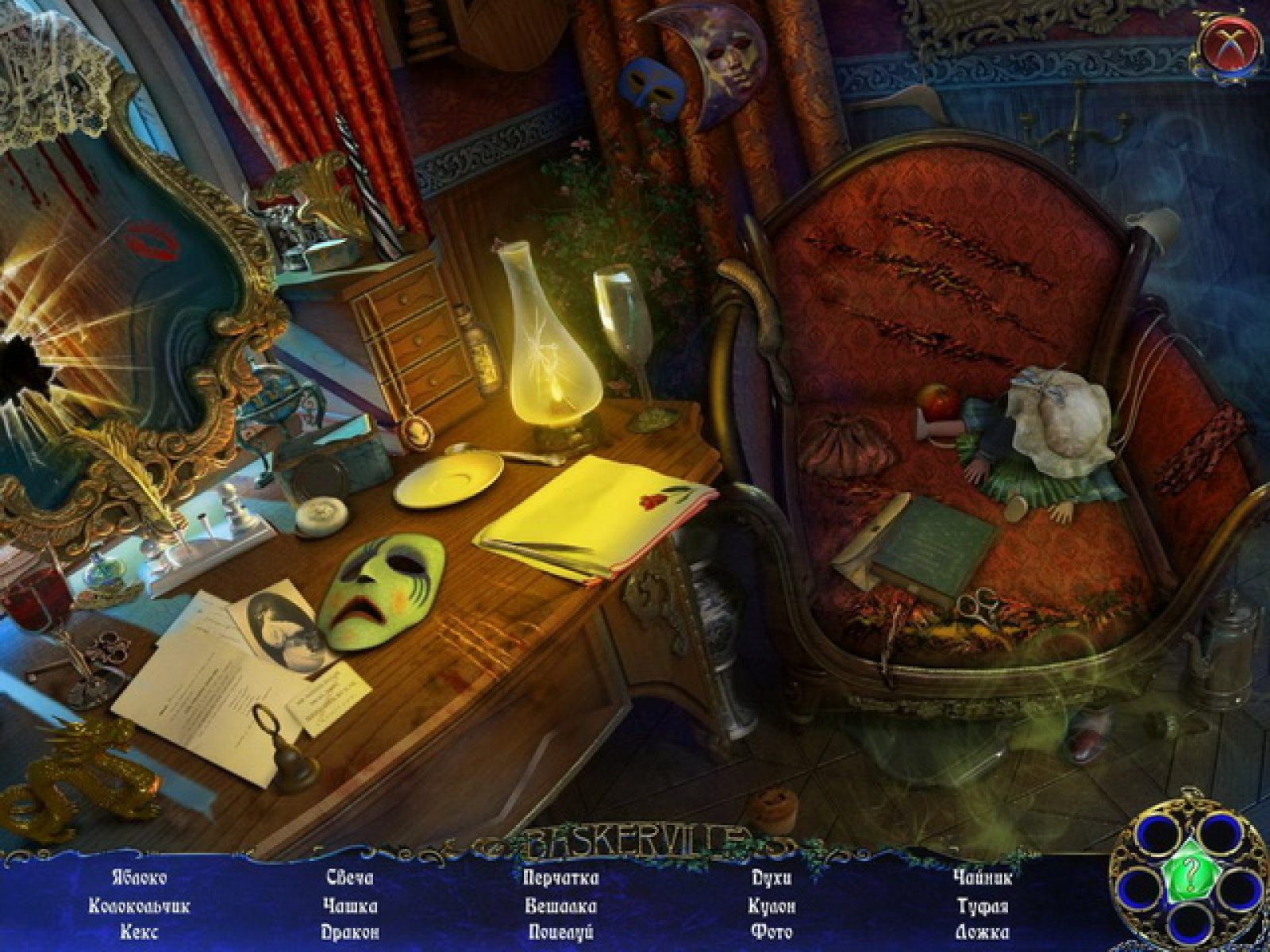Image resolution: width=1270 pixels, height=952 pixels.
Task: Pick the Духи entry in the list
Action: tap(772, 877)
